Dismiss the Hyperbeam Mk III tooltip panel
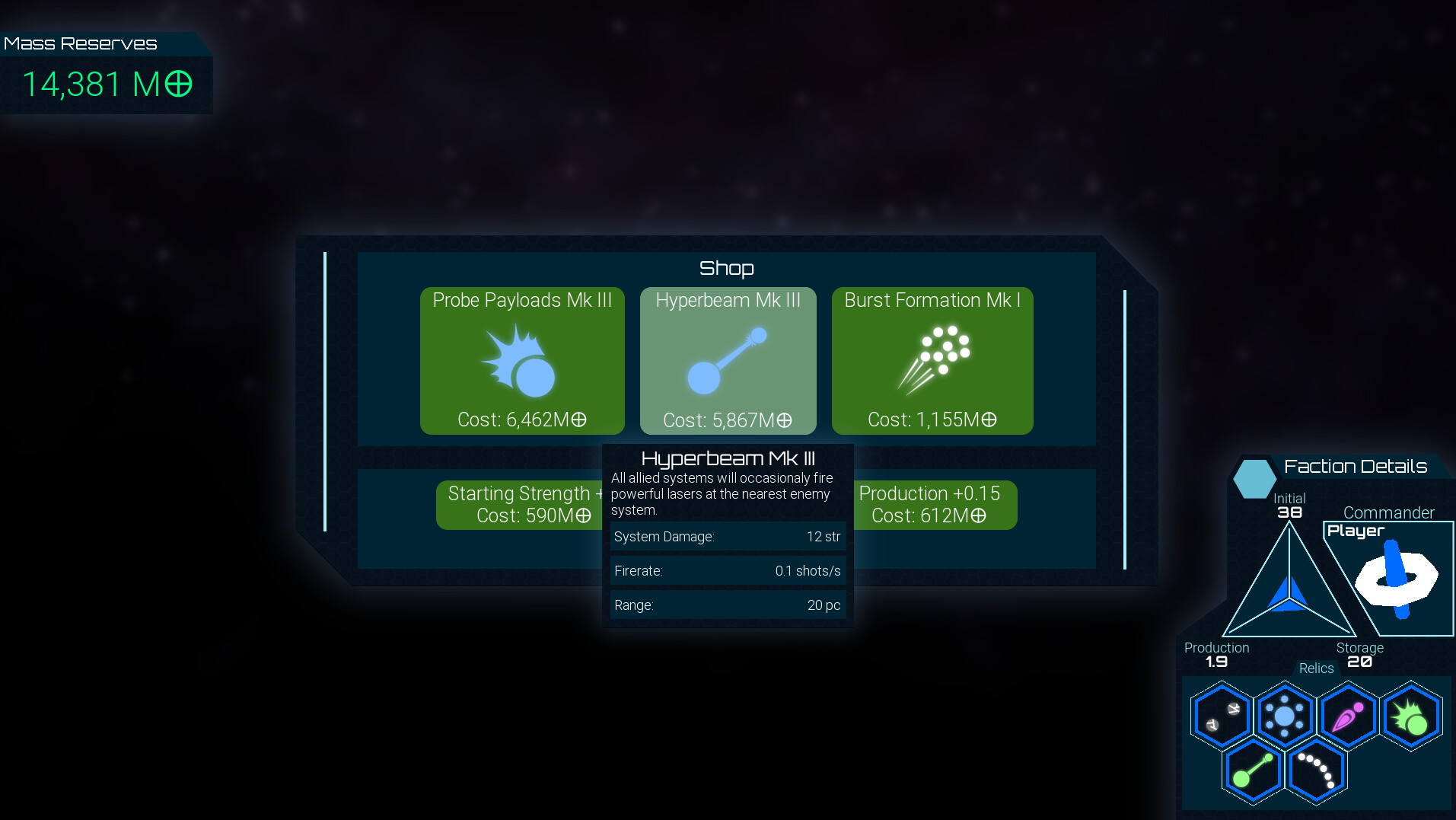This screenshot has width=1456, height=820. tap(728, 533)
